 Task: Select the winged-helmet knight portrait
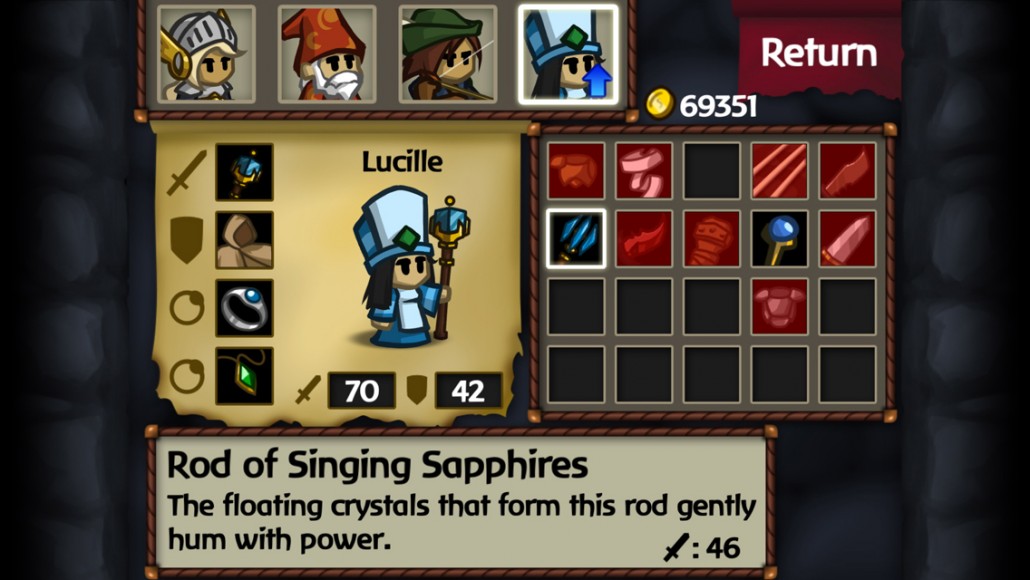pos(206,54)
